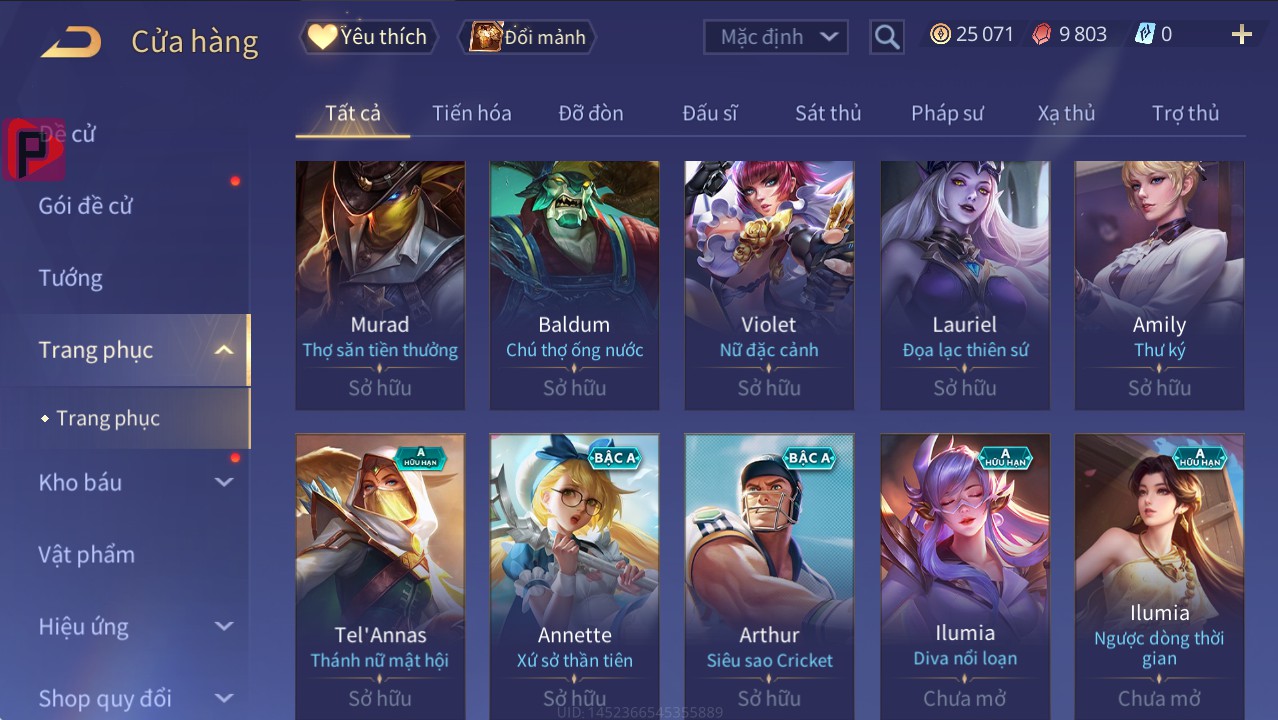
Task: Show the Sát thủ skin category
Action: (x=827, y=113)
